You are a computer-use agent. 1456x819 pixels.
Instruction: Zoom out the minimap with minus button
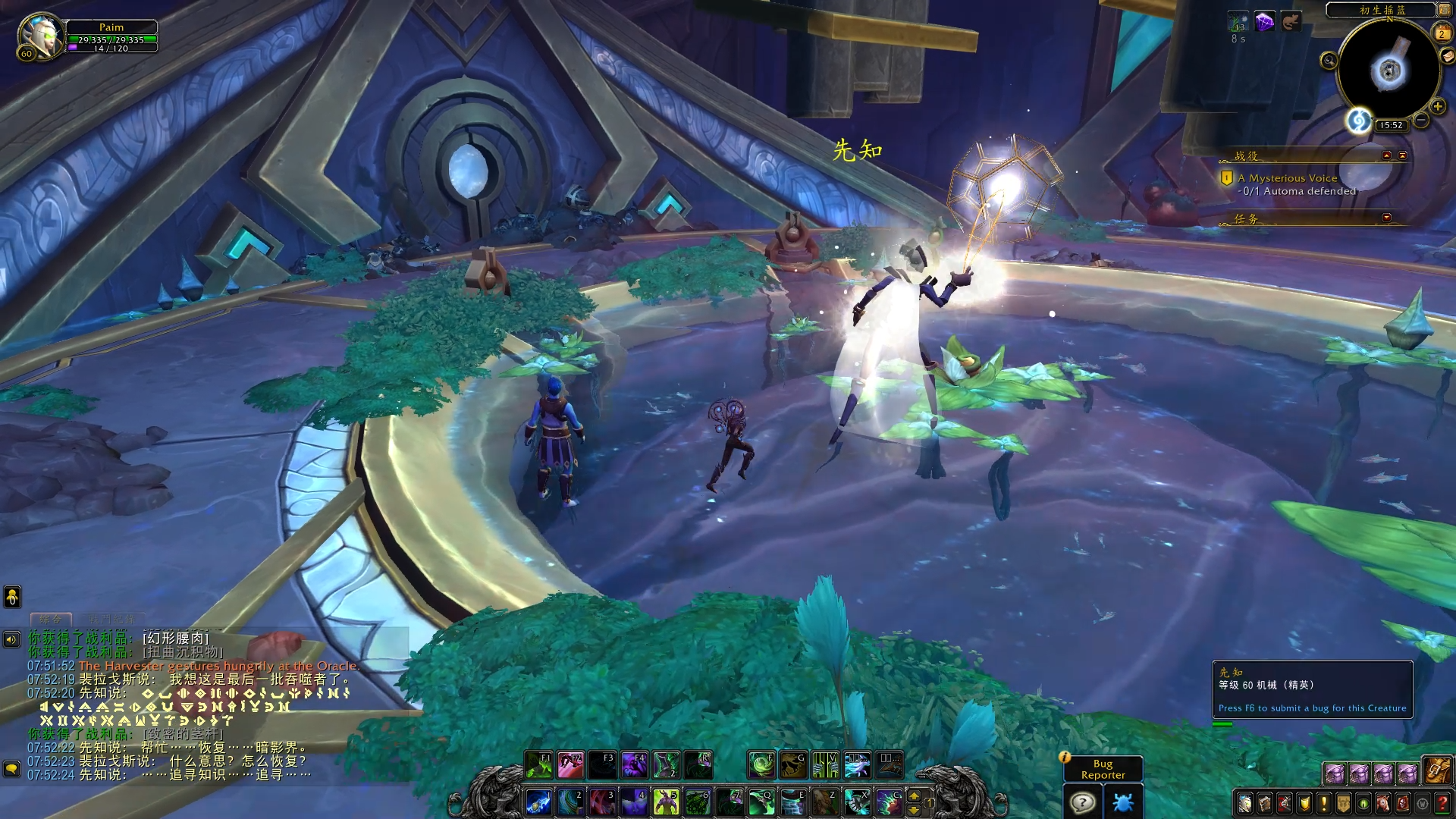click(x=1421, y=121)
